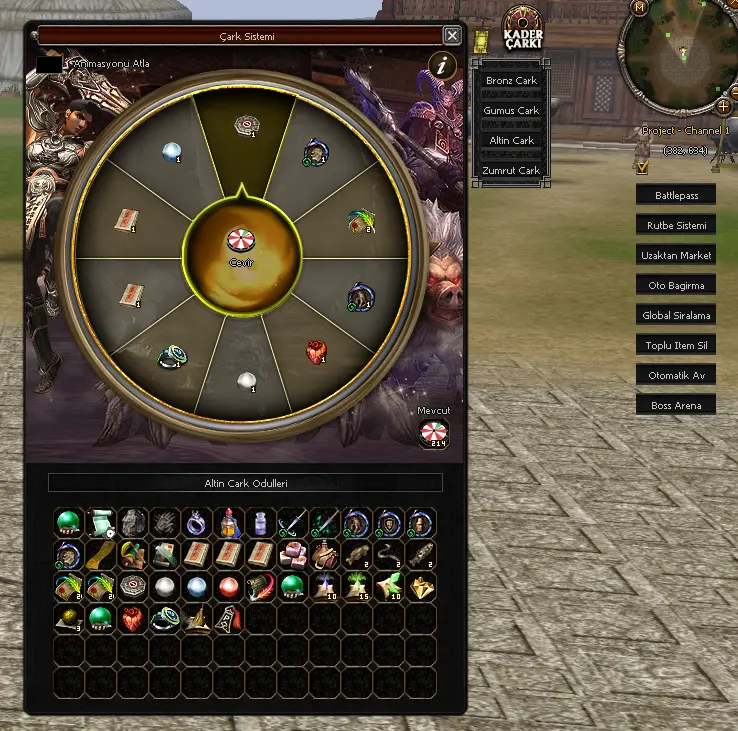Viewport: 738px width, 731px height.
Task: Enable Otomatik Av
Action: click(x=676, y=375)
